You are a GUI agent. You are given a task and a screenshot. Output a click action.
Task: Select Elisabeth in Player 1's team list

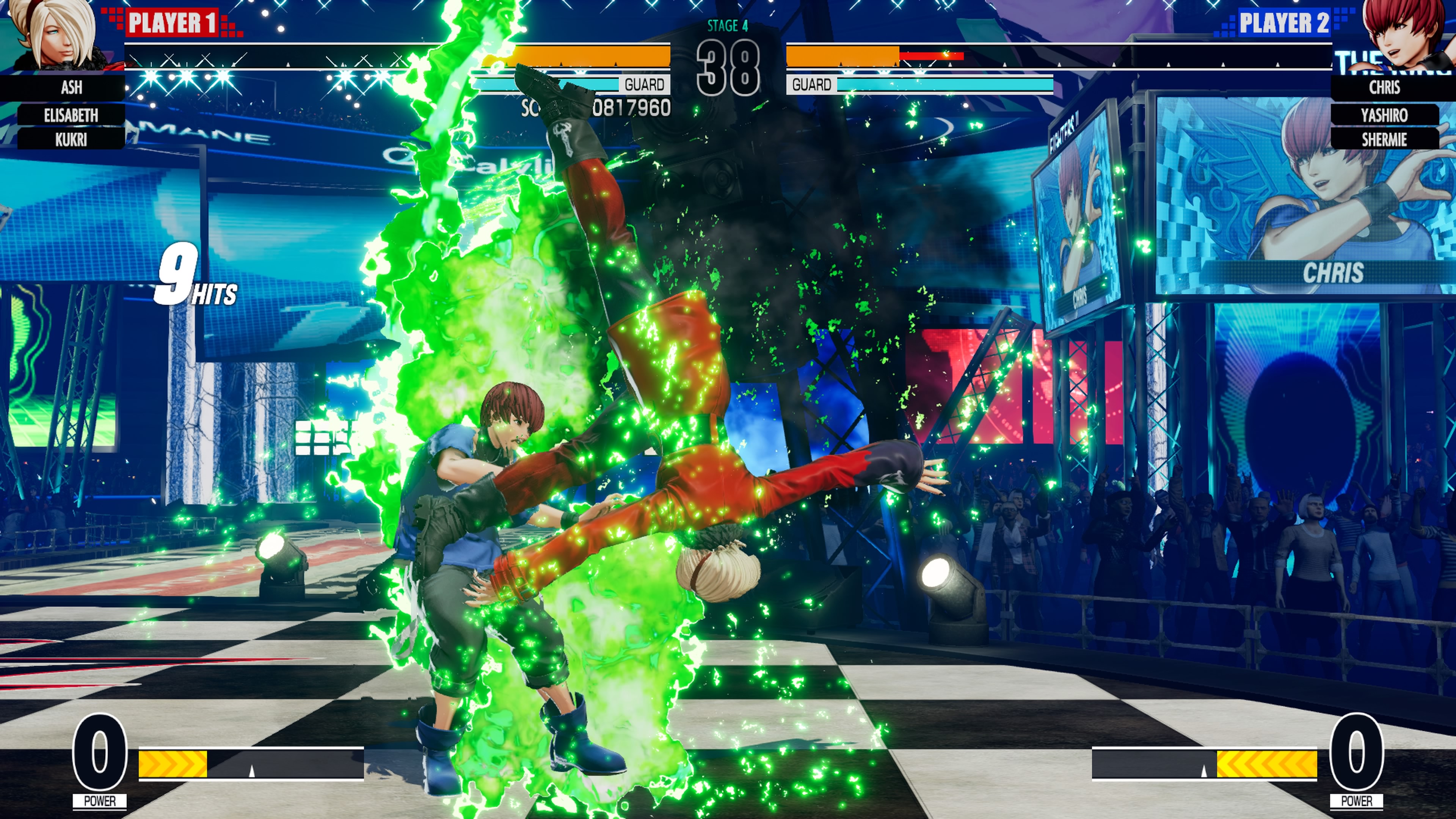coord(71,115)
